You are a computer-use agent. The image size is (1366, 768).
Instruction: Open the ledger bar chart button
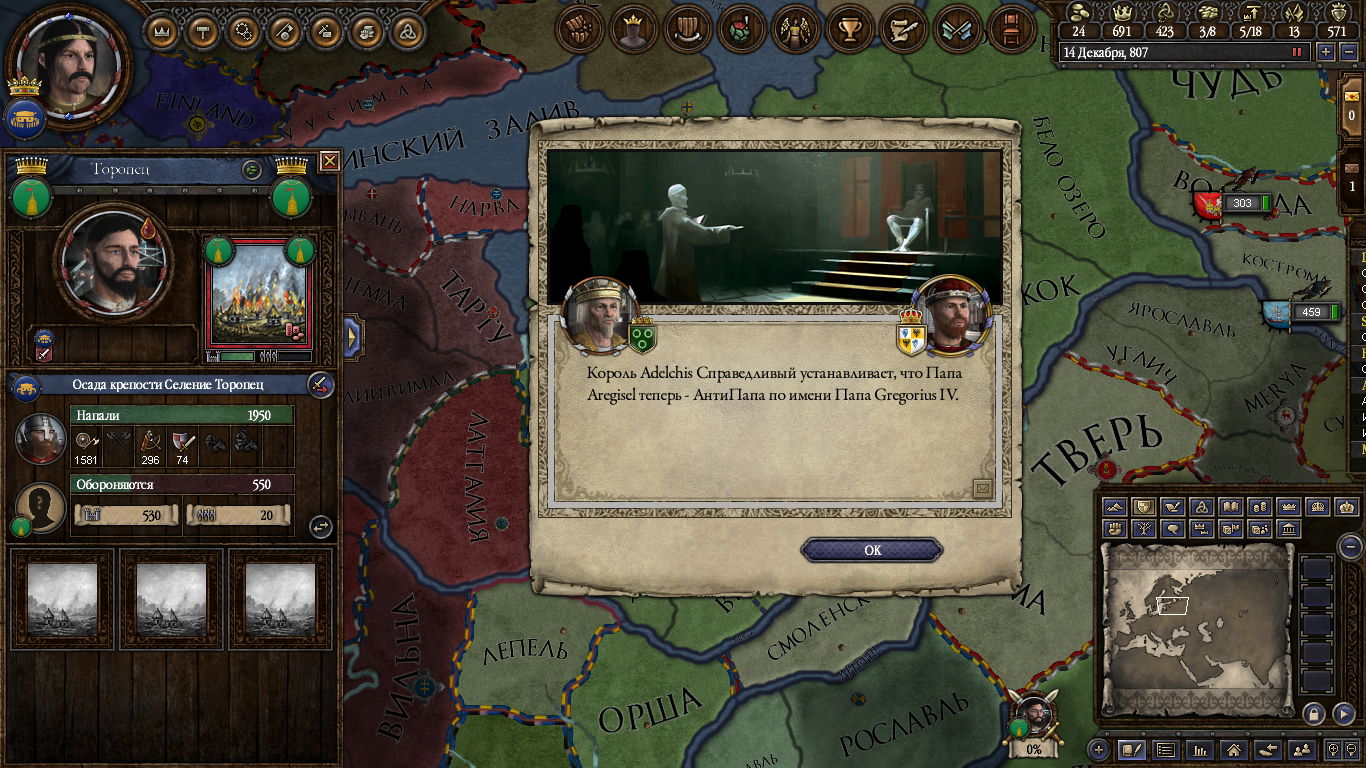click(1200, 749)
